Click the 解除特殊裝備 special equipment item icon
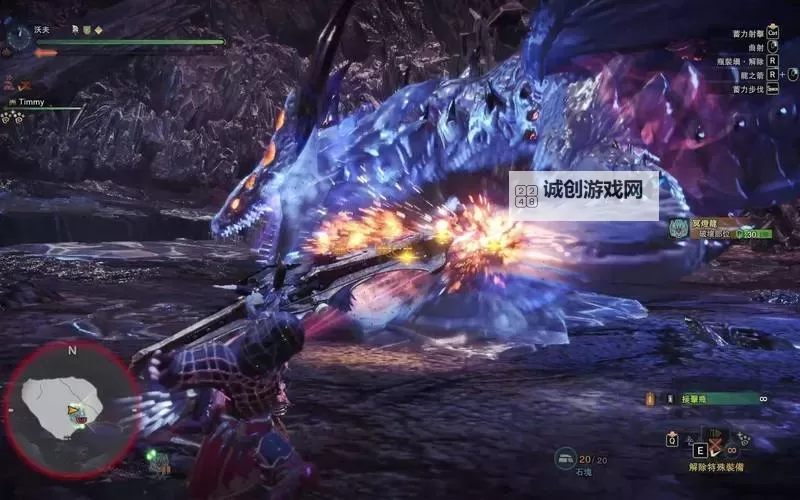 point(716,442)
